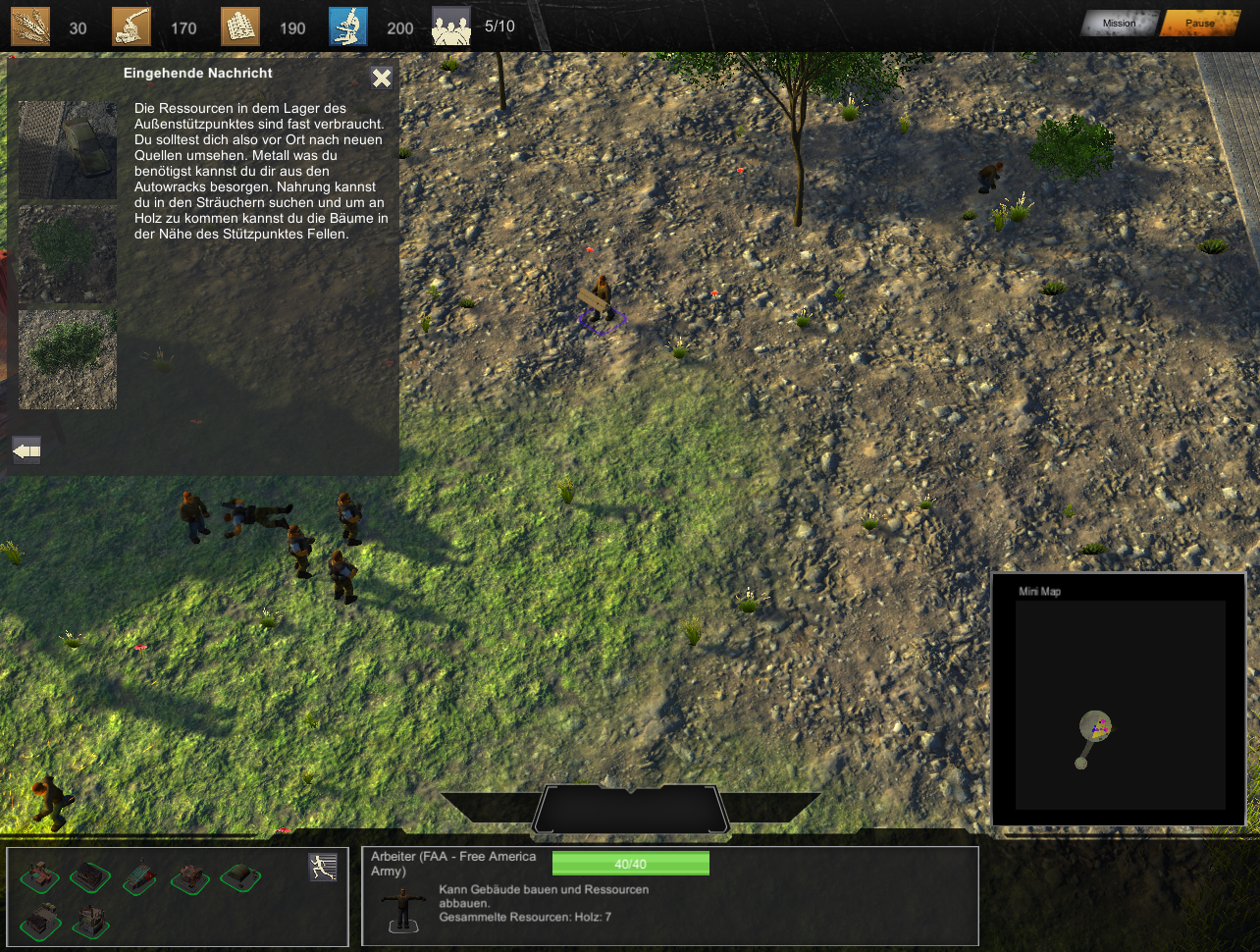The width and height of the screenshot is (1260, 952).
Task: Select the axe and stump wood icon
Action: [x=131, y=26]
